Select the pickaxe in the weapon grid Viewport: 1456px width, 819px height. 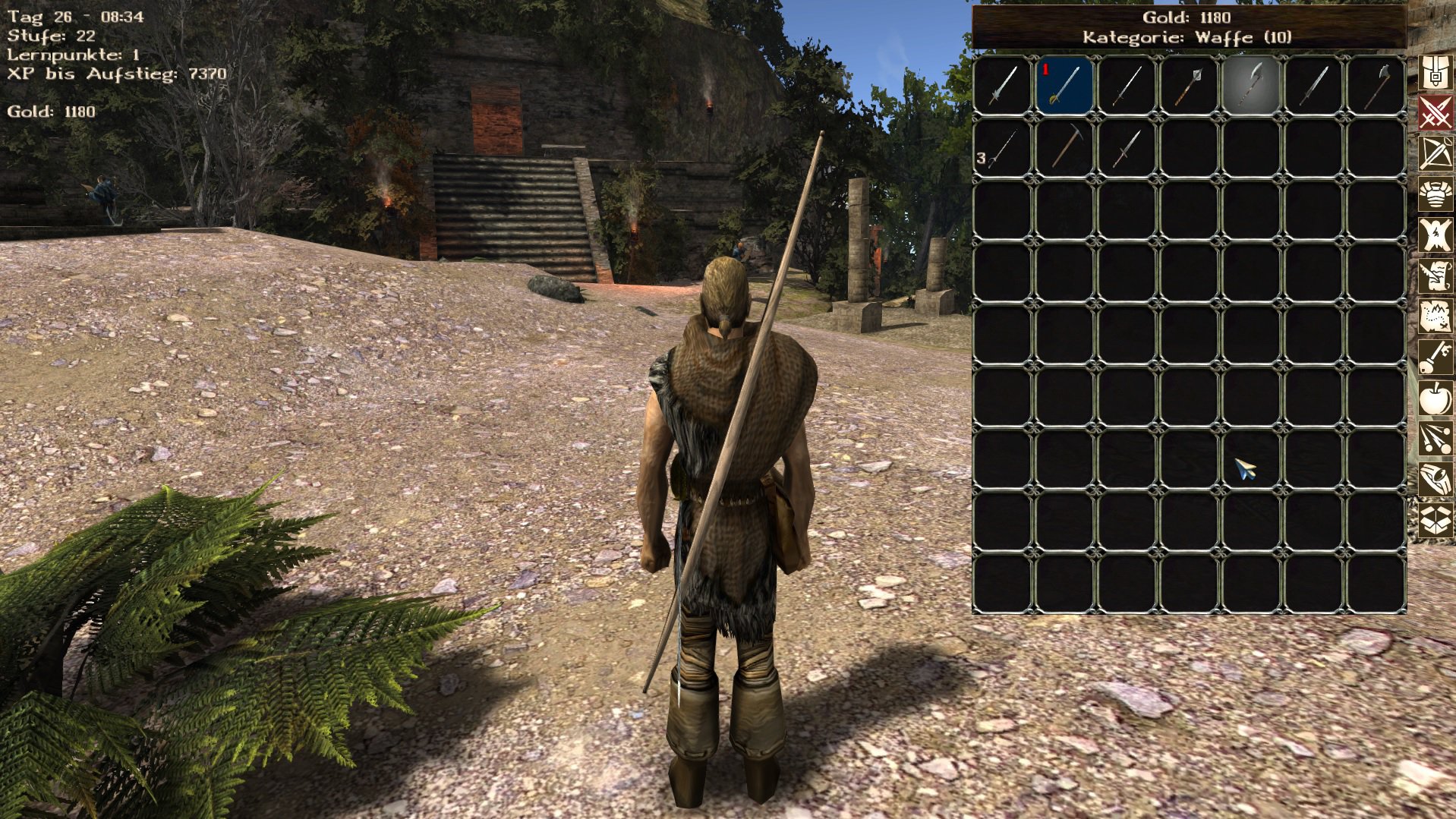[1064, 147]
